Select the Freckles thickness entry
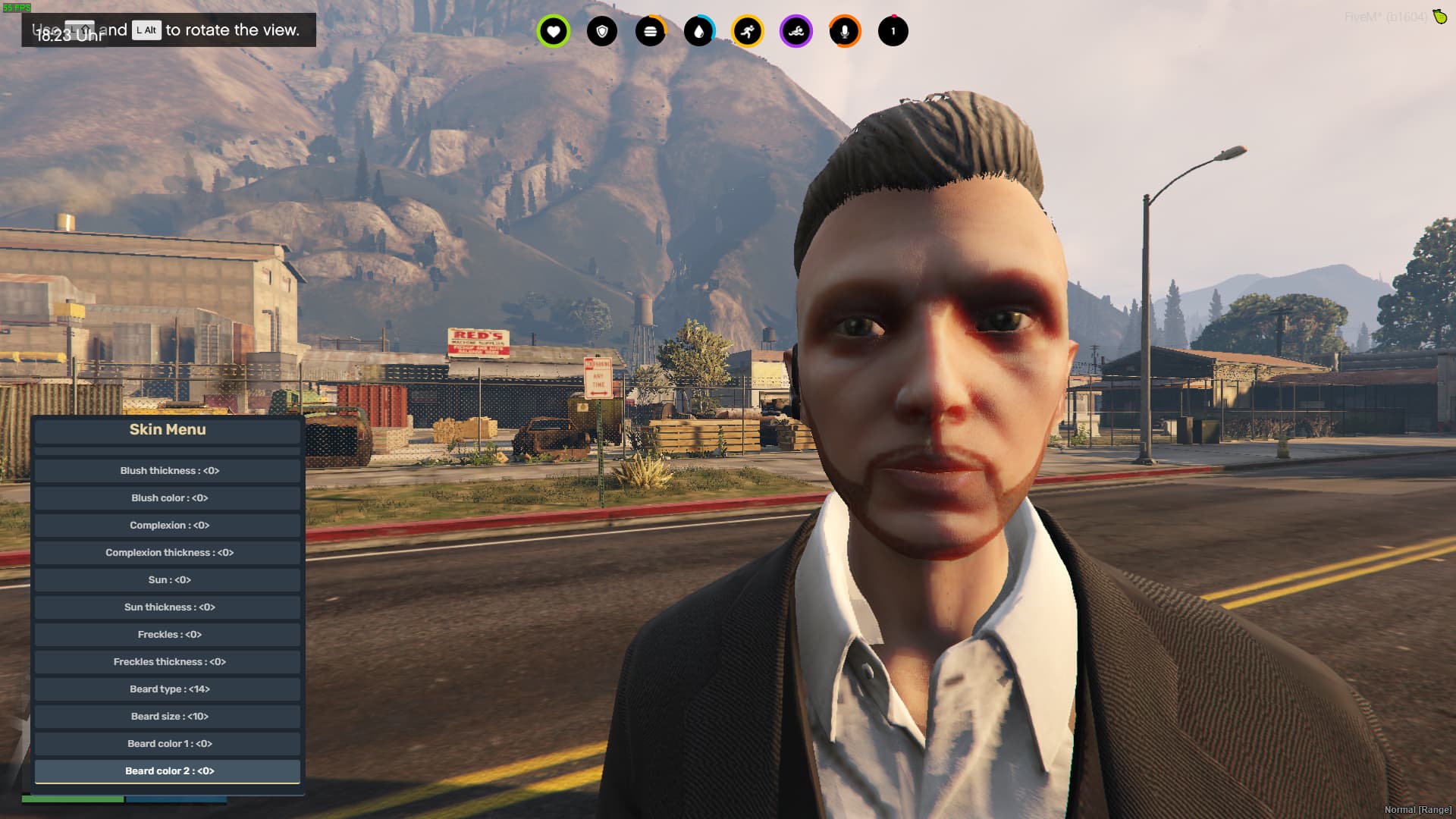This screenshot has height=819, width=1456. (x=167, y=662)
